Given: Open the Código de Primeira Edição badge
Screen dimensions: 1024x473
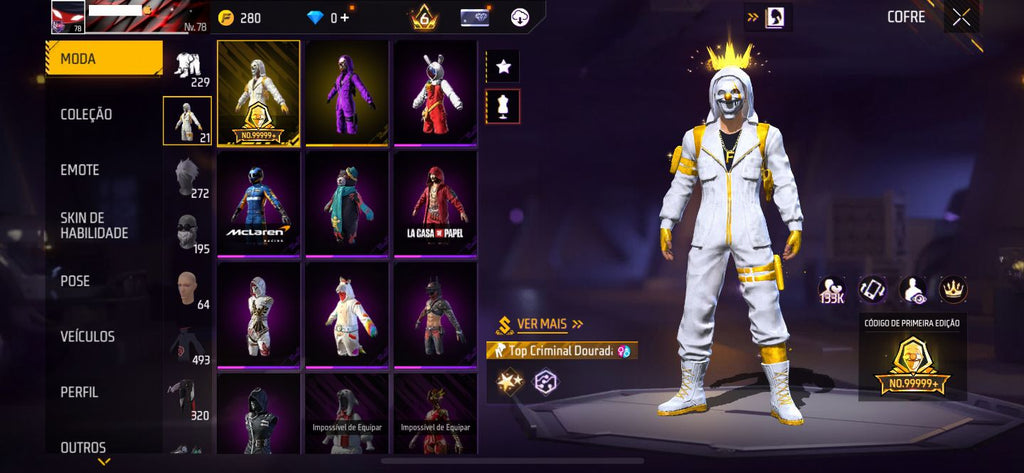Looking at the screenshot, I should [912, 360].
